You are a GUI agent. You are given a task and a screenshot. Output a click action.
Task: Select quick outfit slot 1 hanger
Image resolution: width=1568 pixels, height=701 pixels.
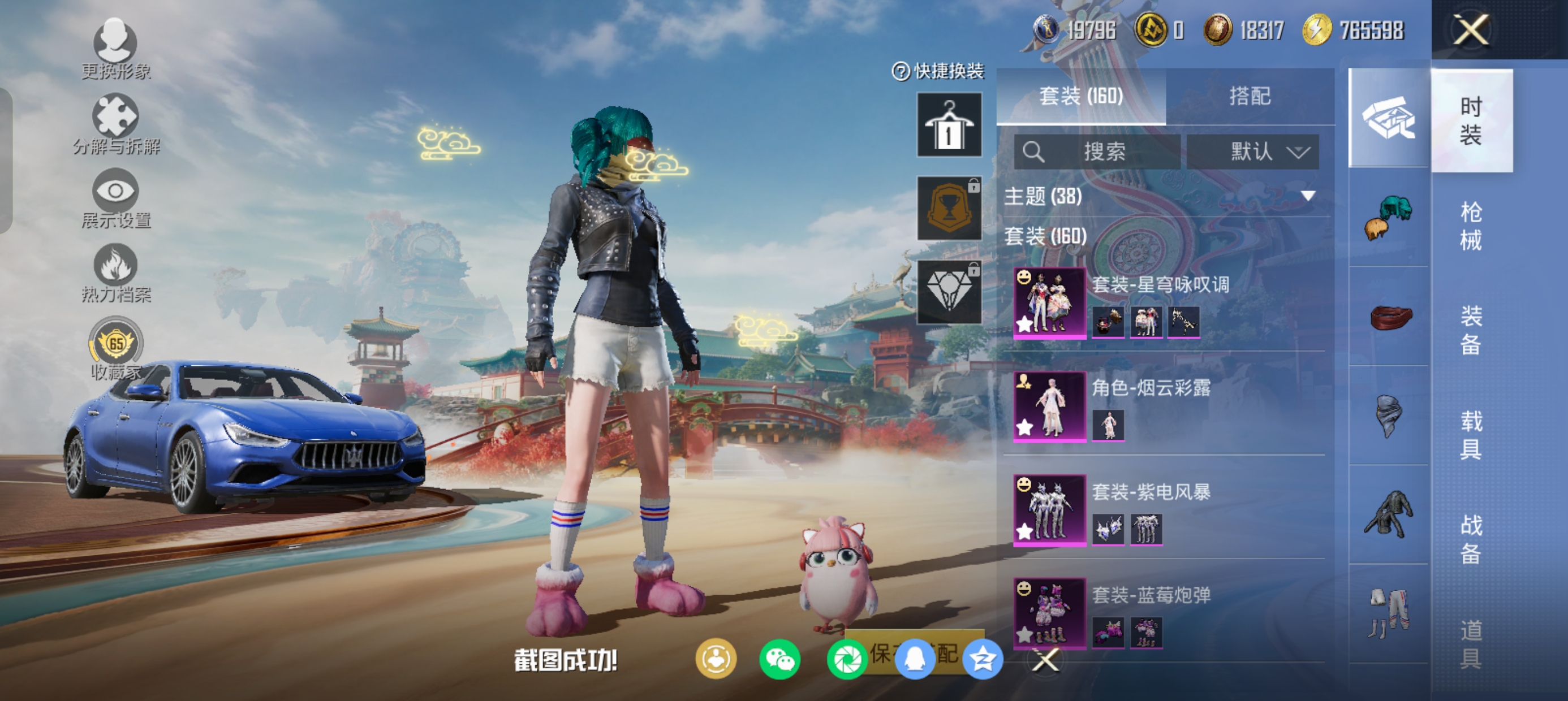pos(949,125)
